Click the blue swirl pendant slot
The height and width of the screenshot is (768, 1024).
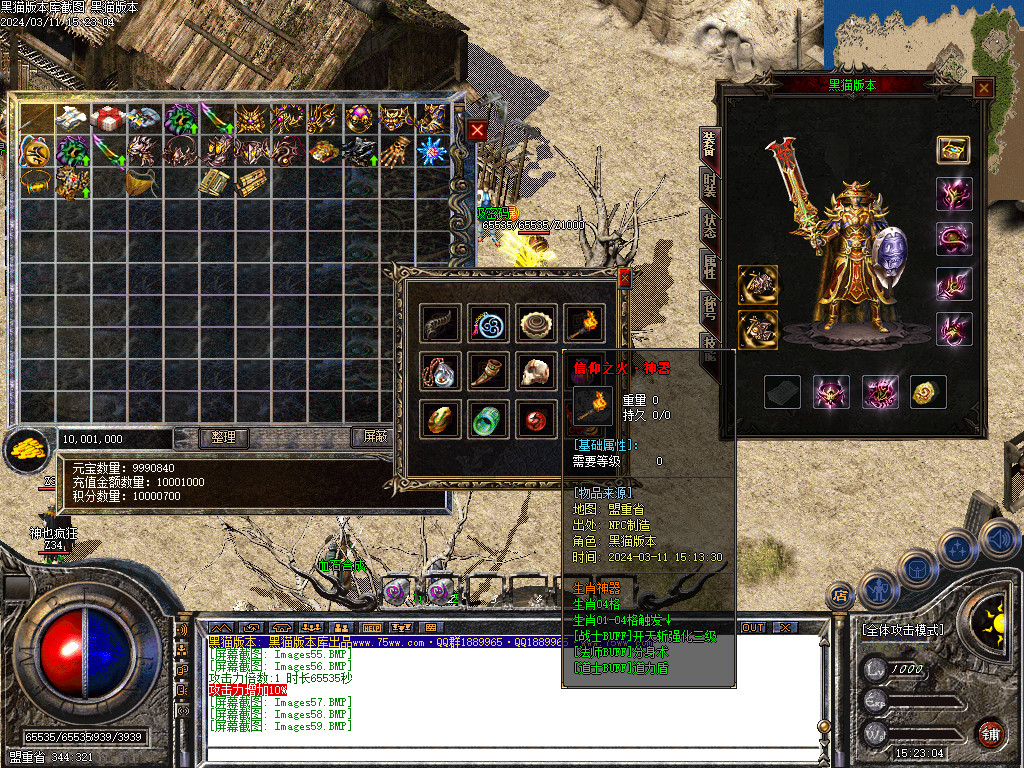point(488,323)
